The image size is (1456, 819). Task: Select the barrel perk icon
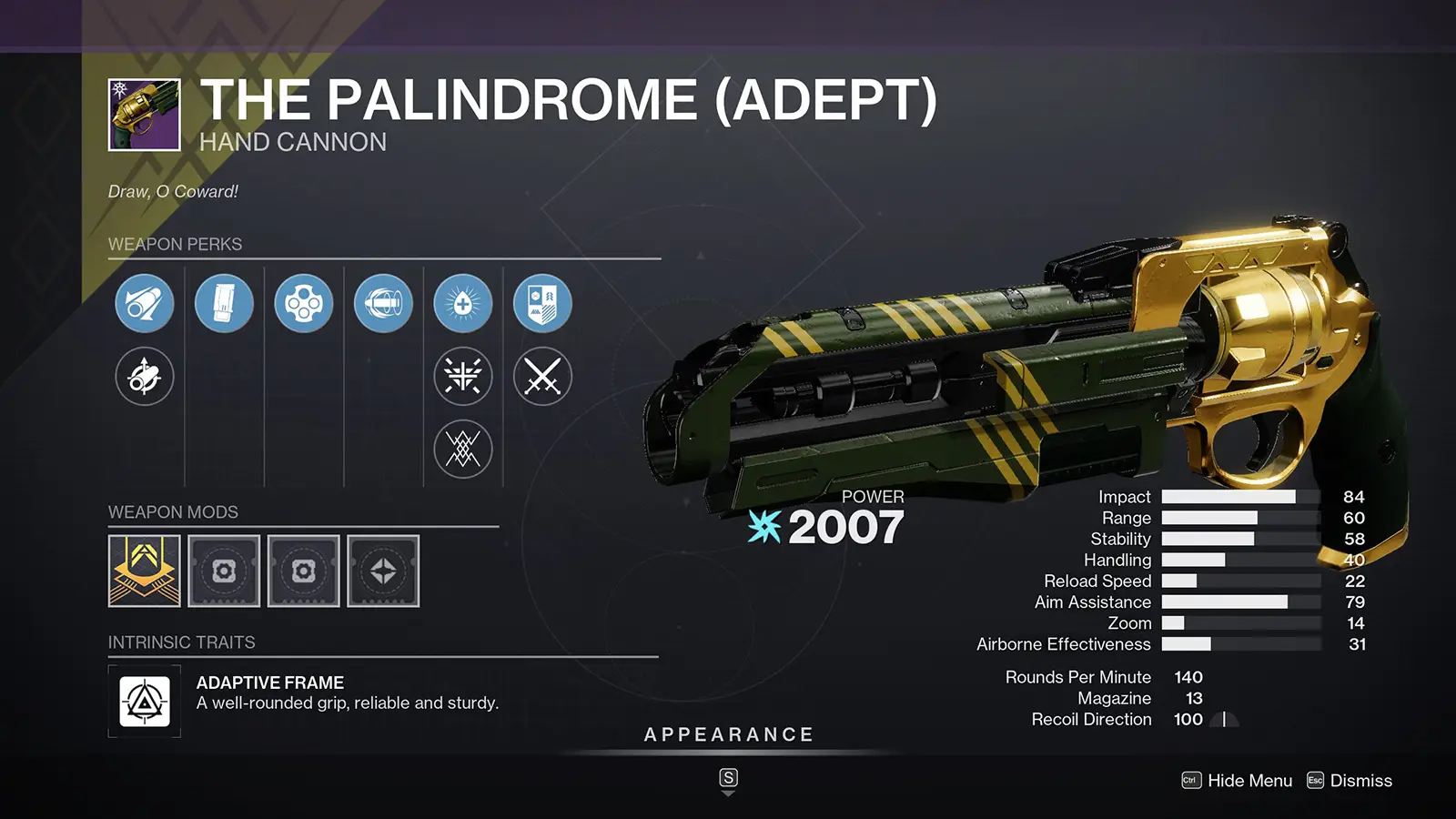click(144, 303)
